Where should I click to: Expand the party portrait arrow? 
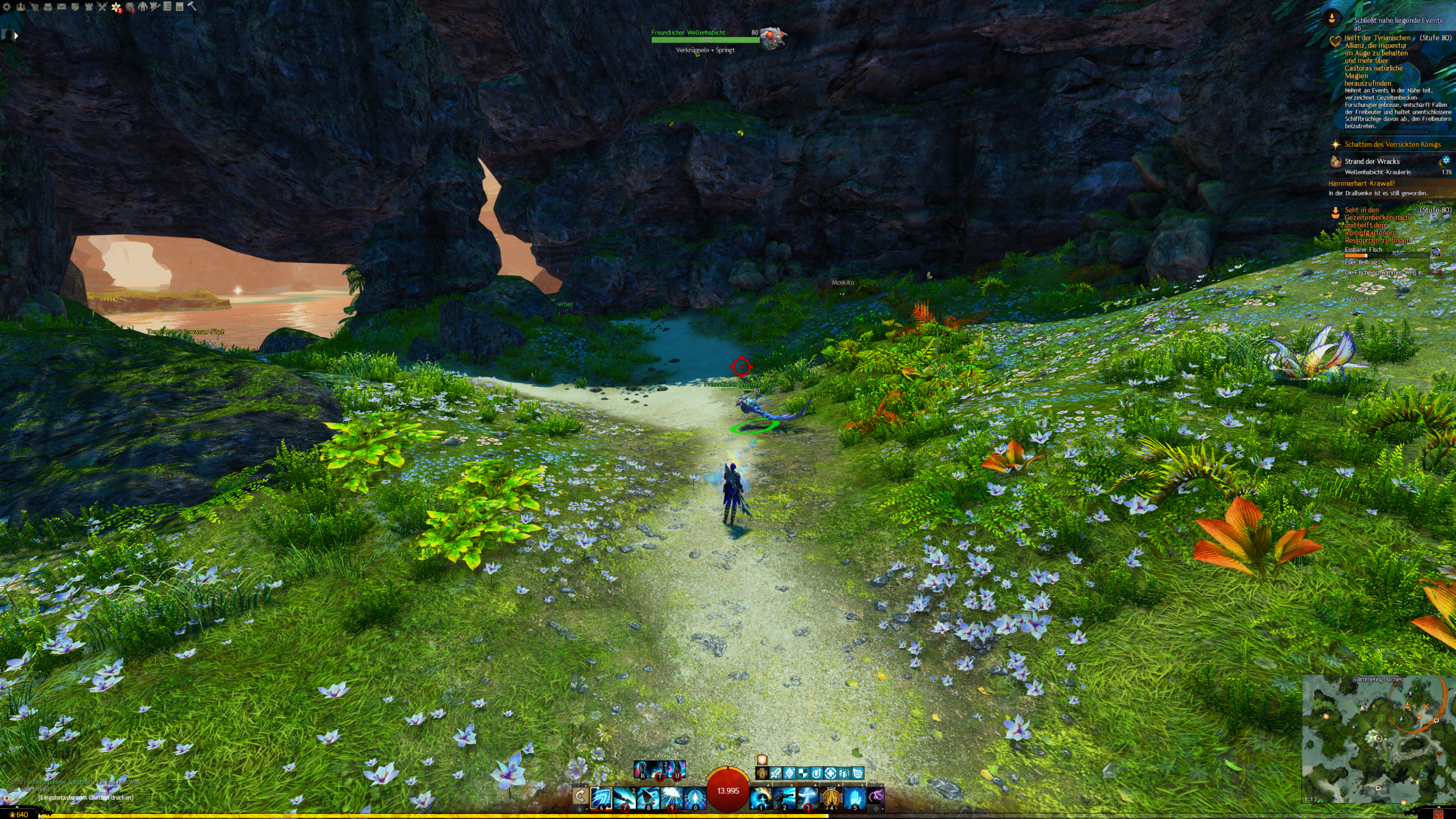click(16, 36)
